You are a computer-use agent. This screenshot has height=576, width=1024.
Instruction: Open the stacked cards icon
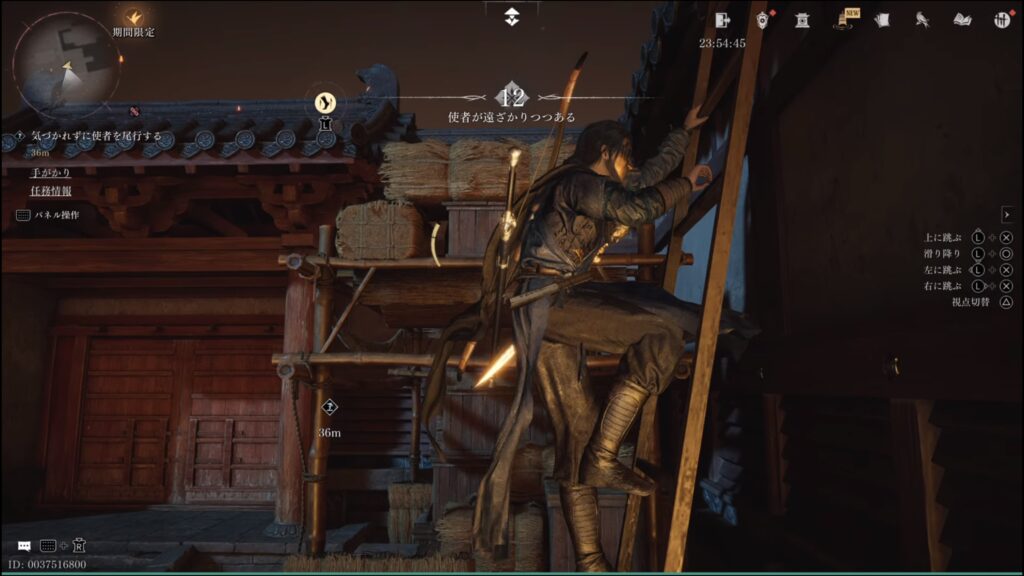tap(882, 19)
